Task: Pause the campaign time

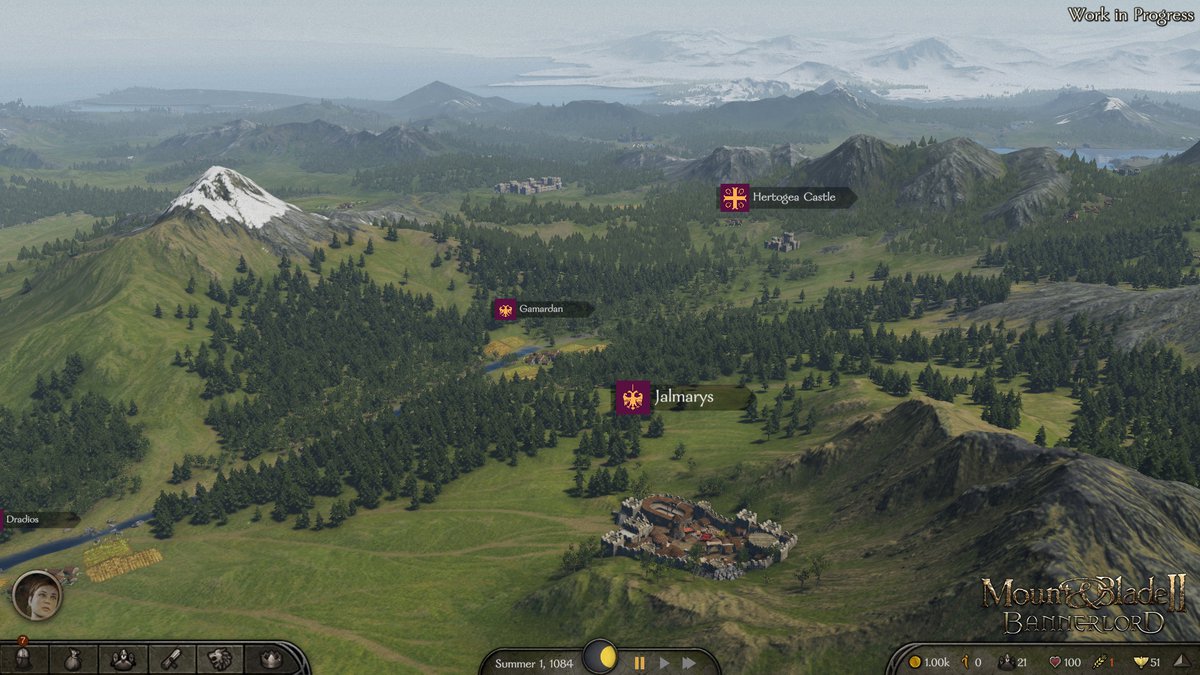Action: click(639, 662)
